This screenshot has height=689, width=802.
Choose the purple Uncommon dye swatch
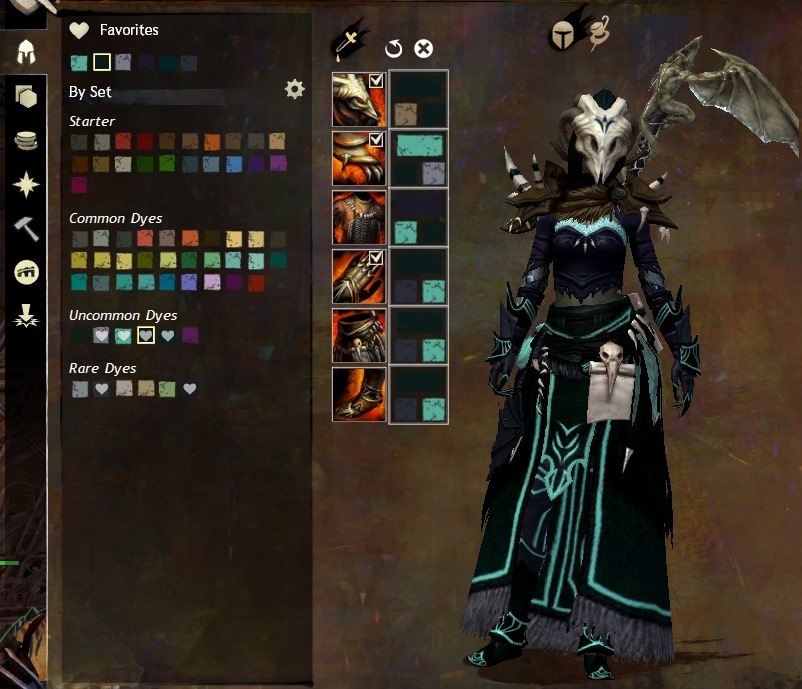pyautogui.click(x=190, y=335)
